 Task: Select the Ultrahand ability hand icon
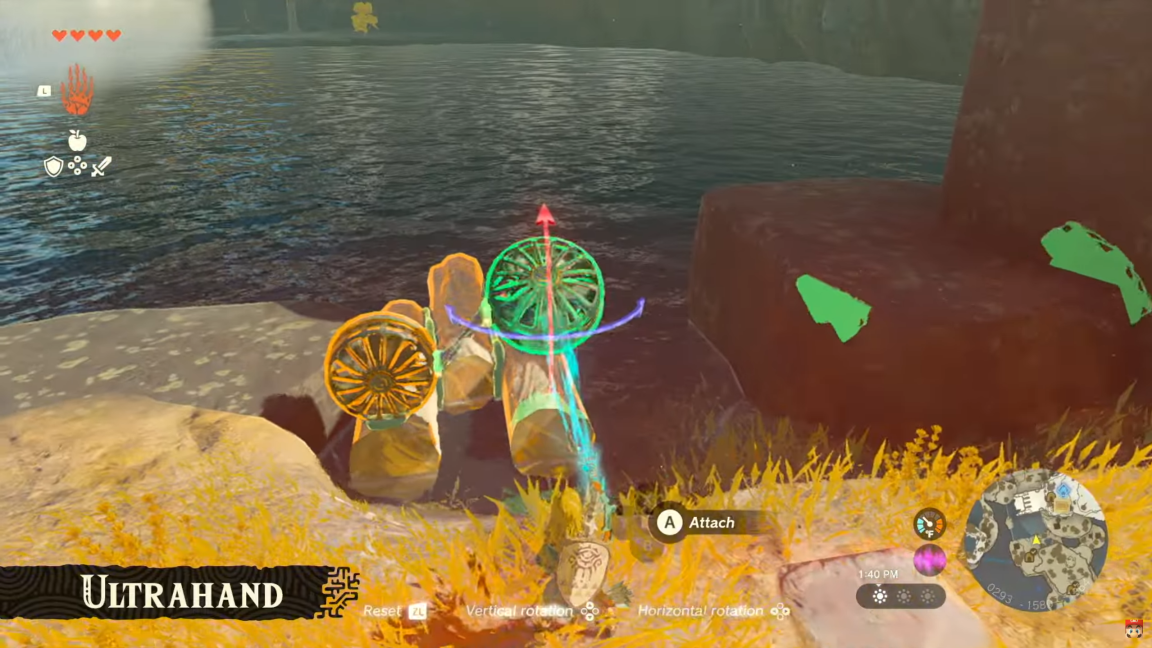point(77,91)
